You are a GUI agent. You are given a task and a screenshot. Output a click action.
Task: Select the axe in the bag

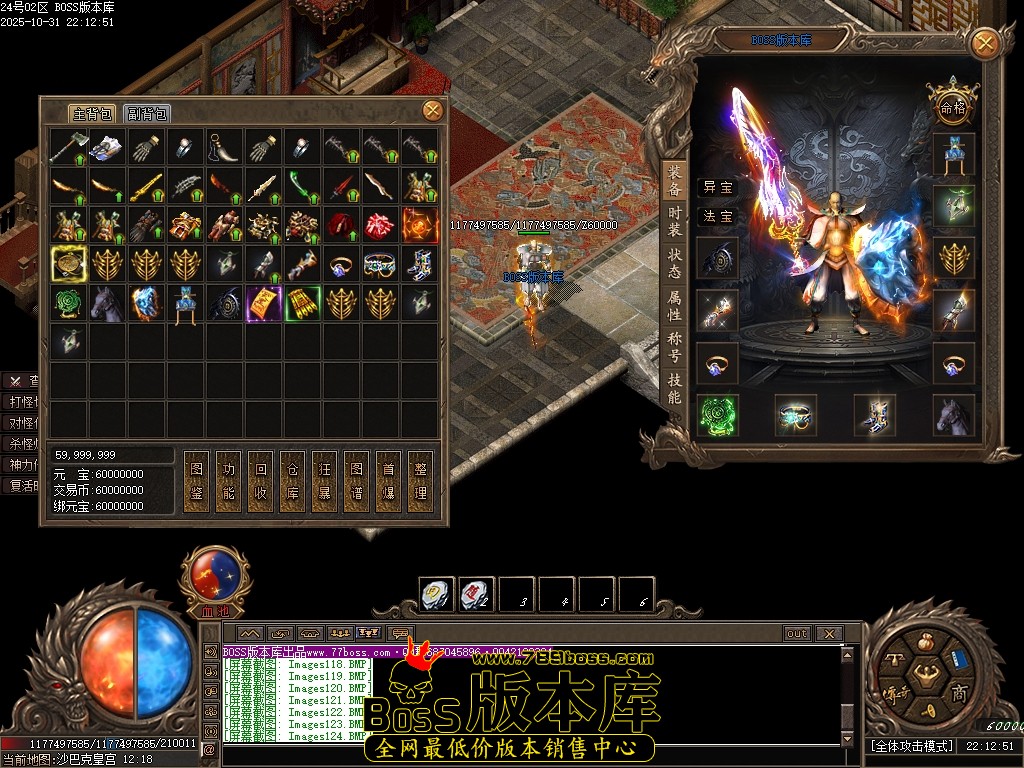click(69, 147)
